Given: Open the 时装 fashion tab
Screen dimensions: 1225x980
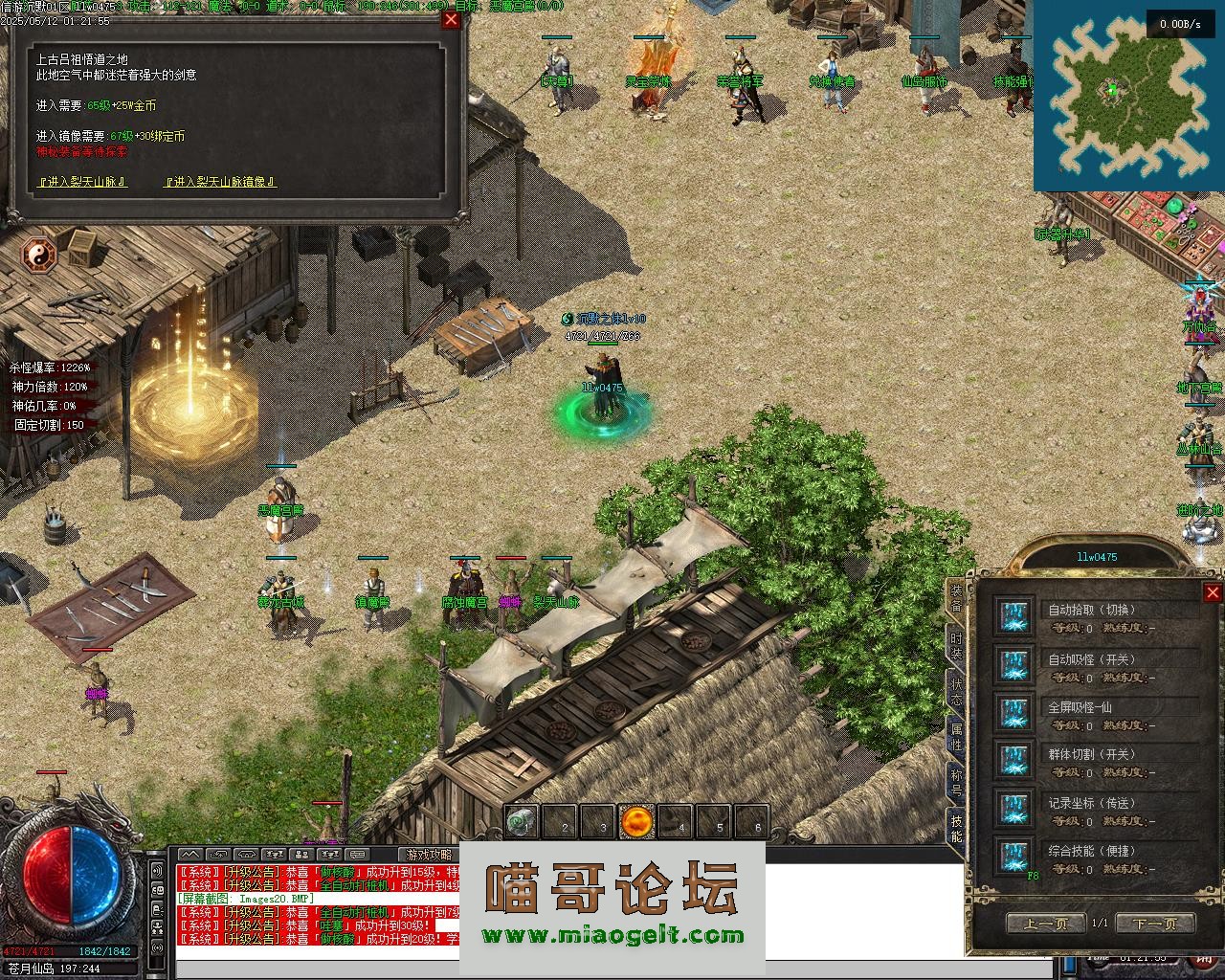Looking at the screenshot, I should (x=956, y=645).
